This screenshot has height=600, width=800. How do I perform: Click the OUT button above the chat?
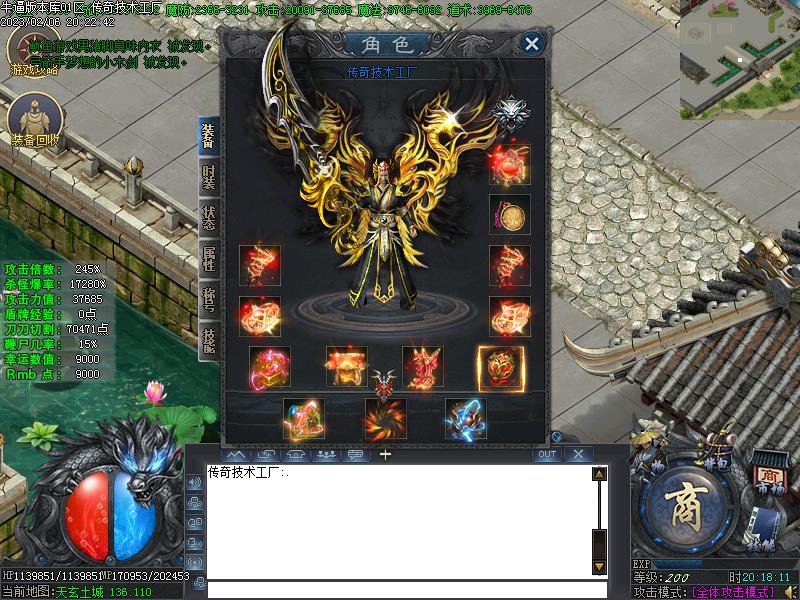pos(546,454)
